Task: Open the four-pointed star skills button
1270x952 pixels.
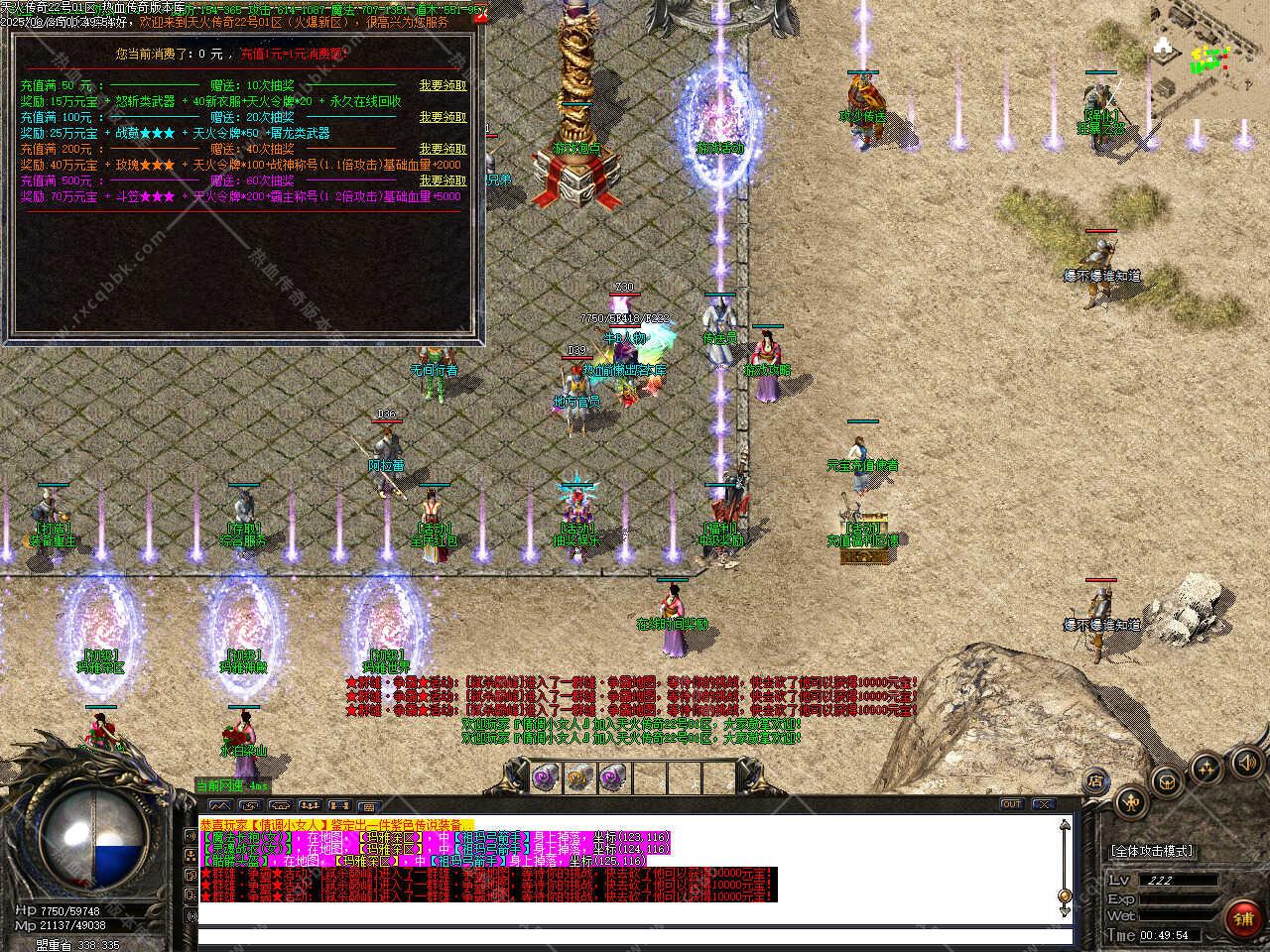Action: (x=1206, y=766)
